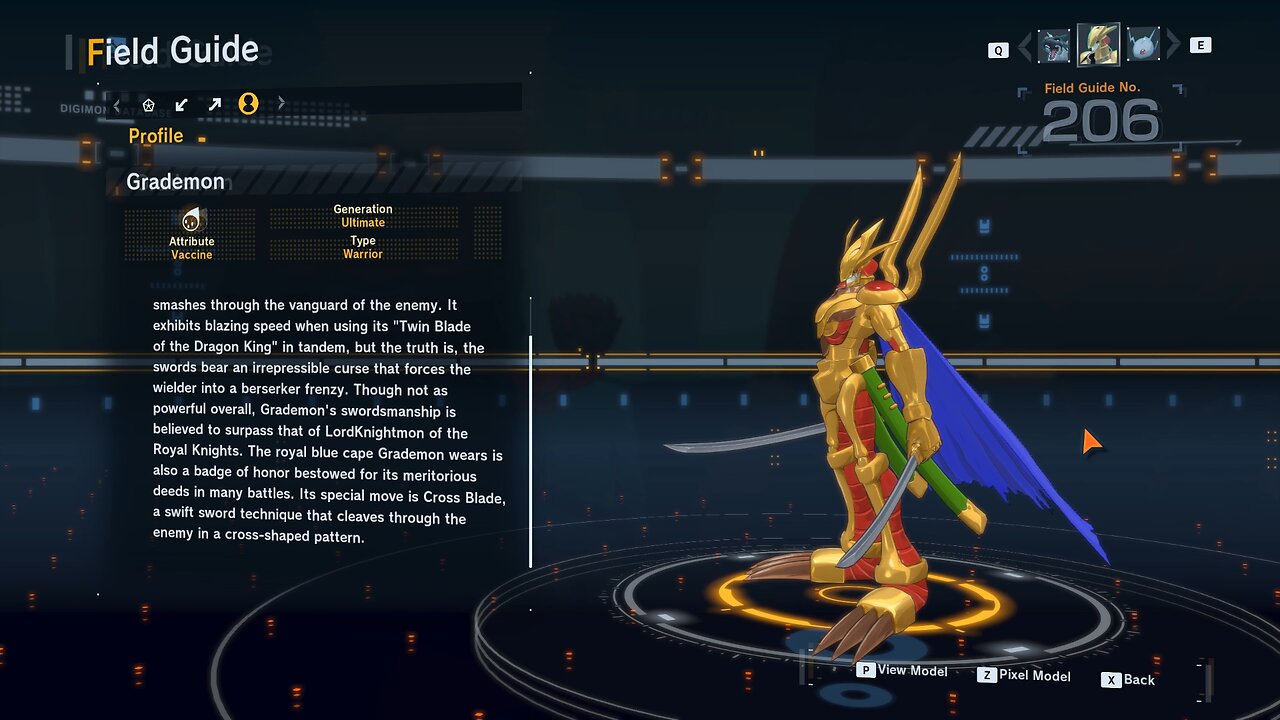The image size is (1280, 720).
Task: Select the Profile person-icon tab
Action: 249,104
